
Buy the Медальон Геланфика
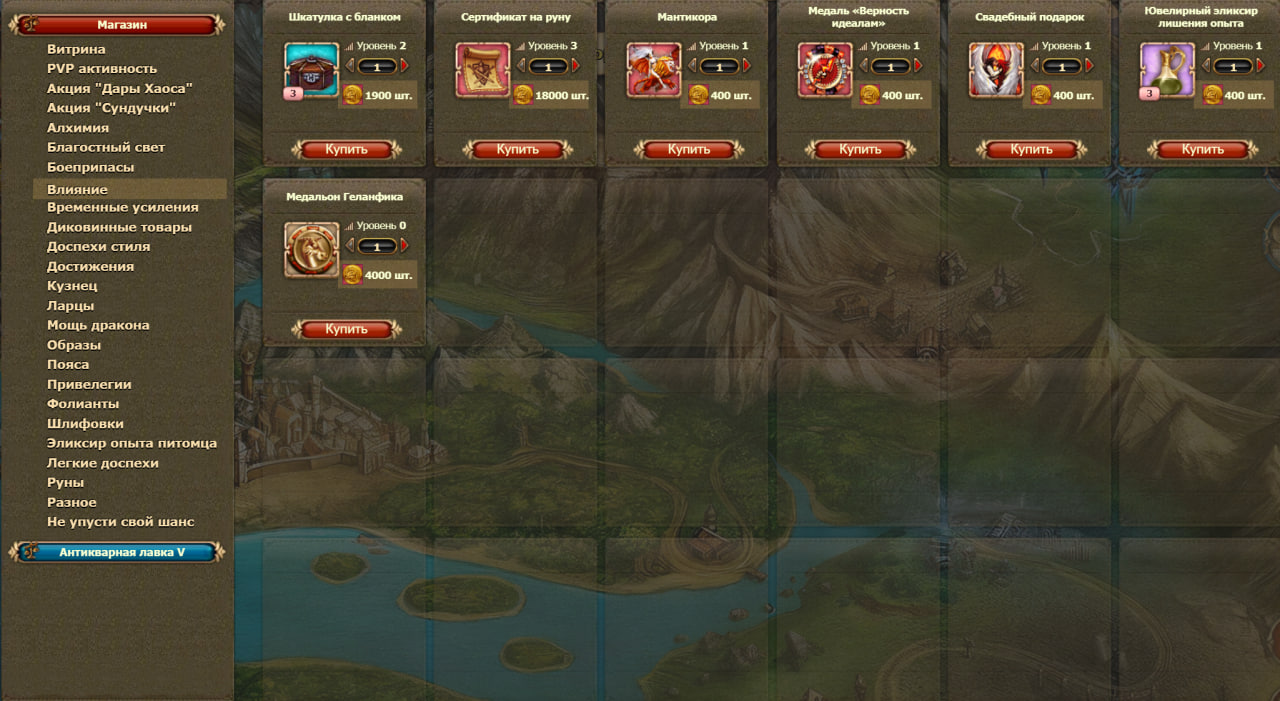click(x=346, y=329)
